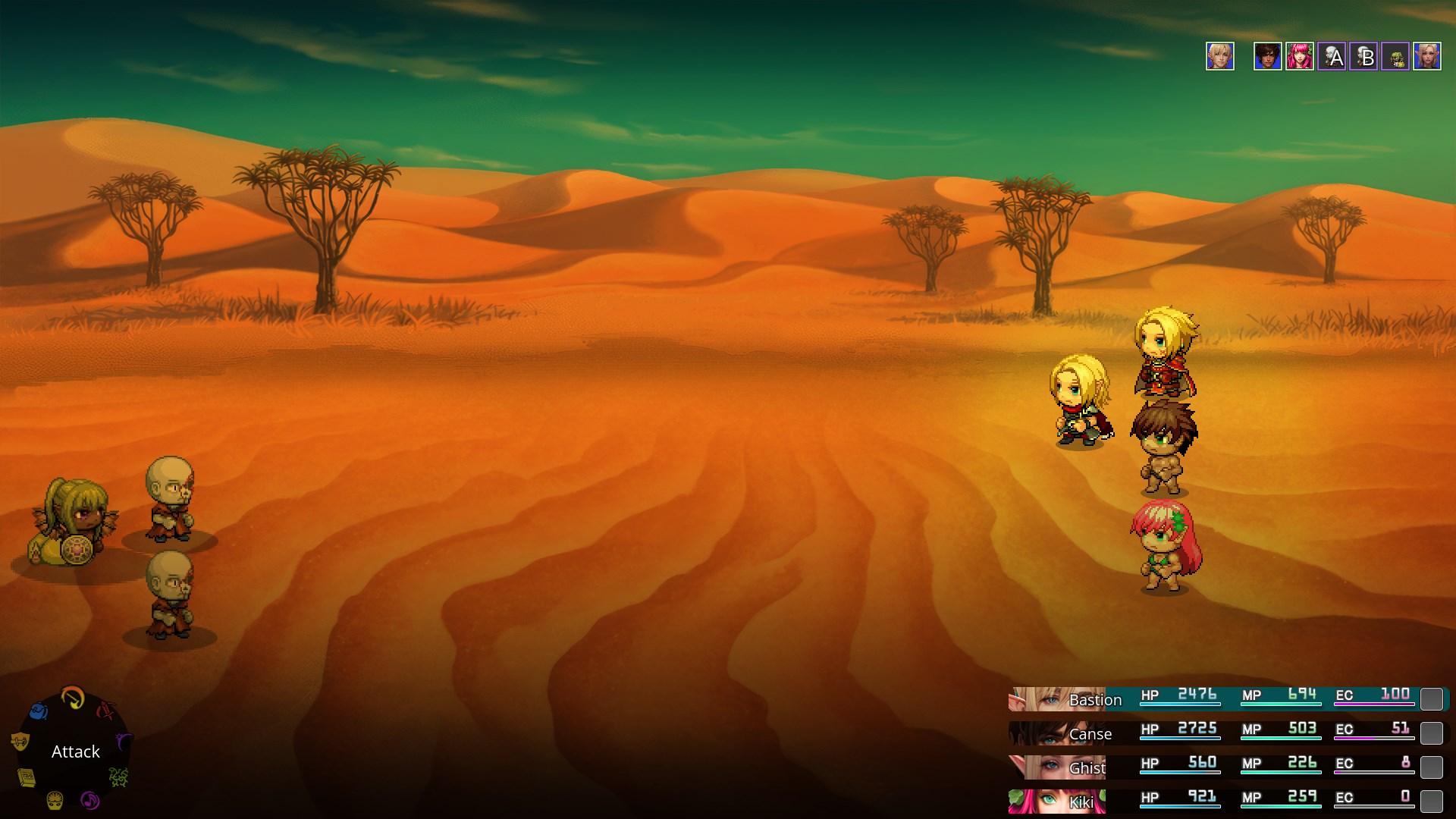Click the pink-haired girl's turn order portrait
The height and width of the screenshot is (819, 1456).
[x=1300, y=56]
